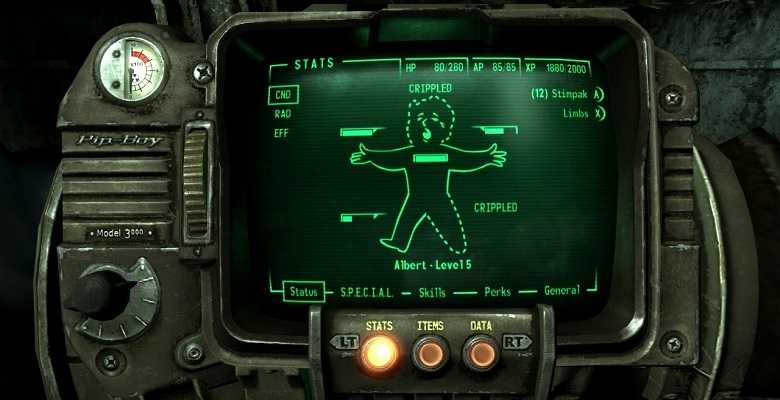Select the CND status section
The image size is (780, 400).
tap(283, 95)
